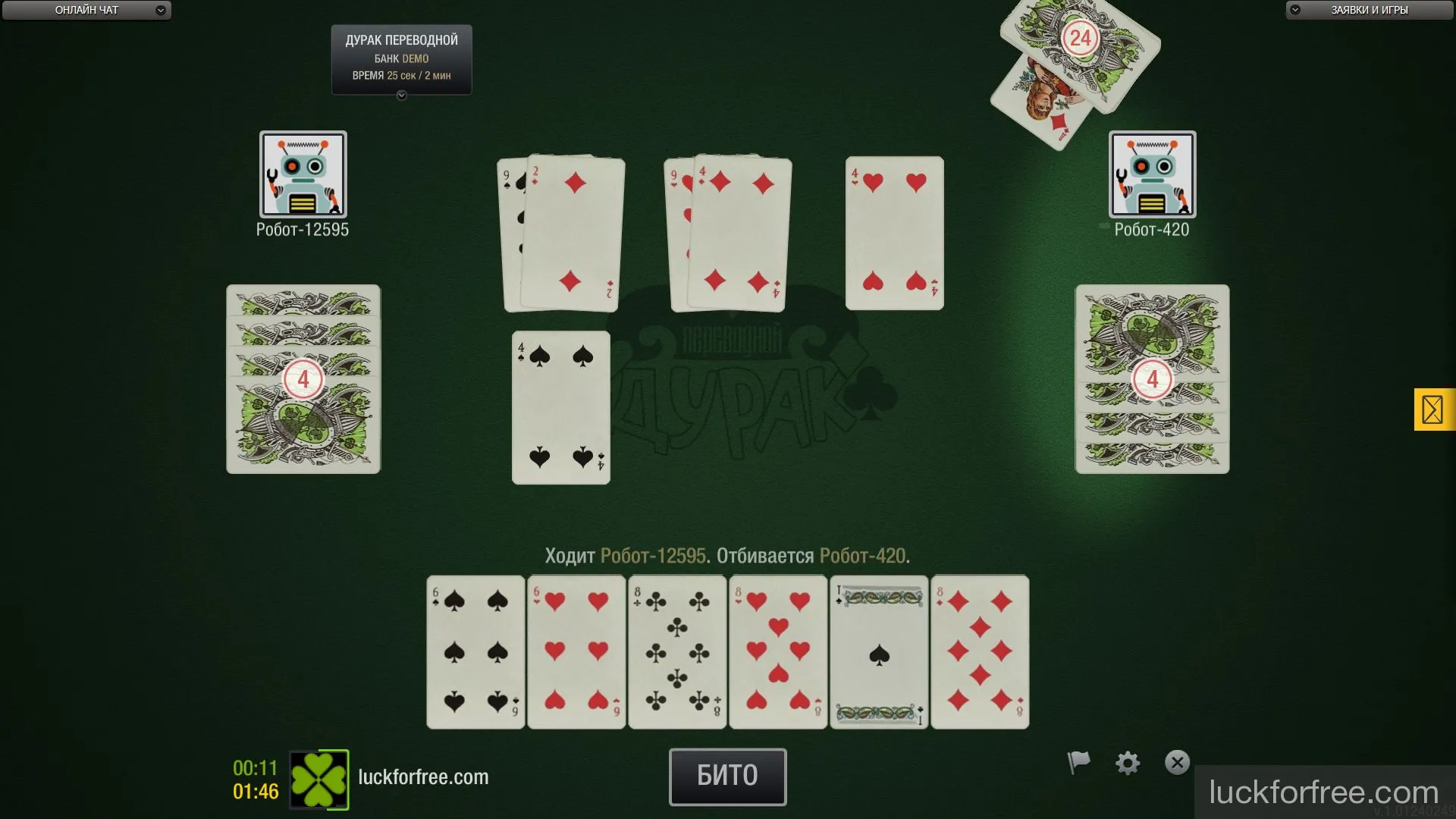Image resolution: width=1456 pixels, height=819 pixels.
Task: Choose the eight of clubs card
Action: [x=677, y=651]
